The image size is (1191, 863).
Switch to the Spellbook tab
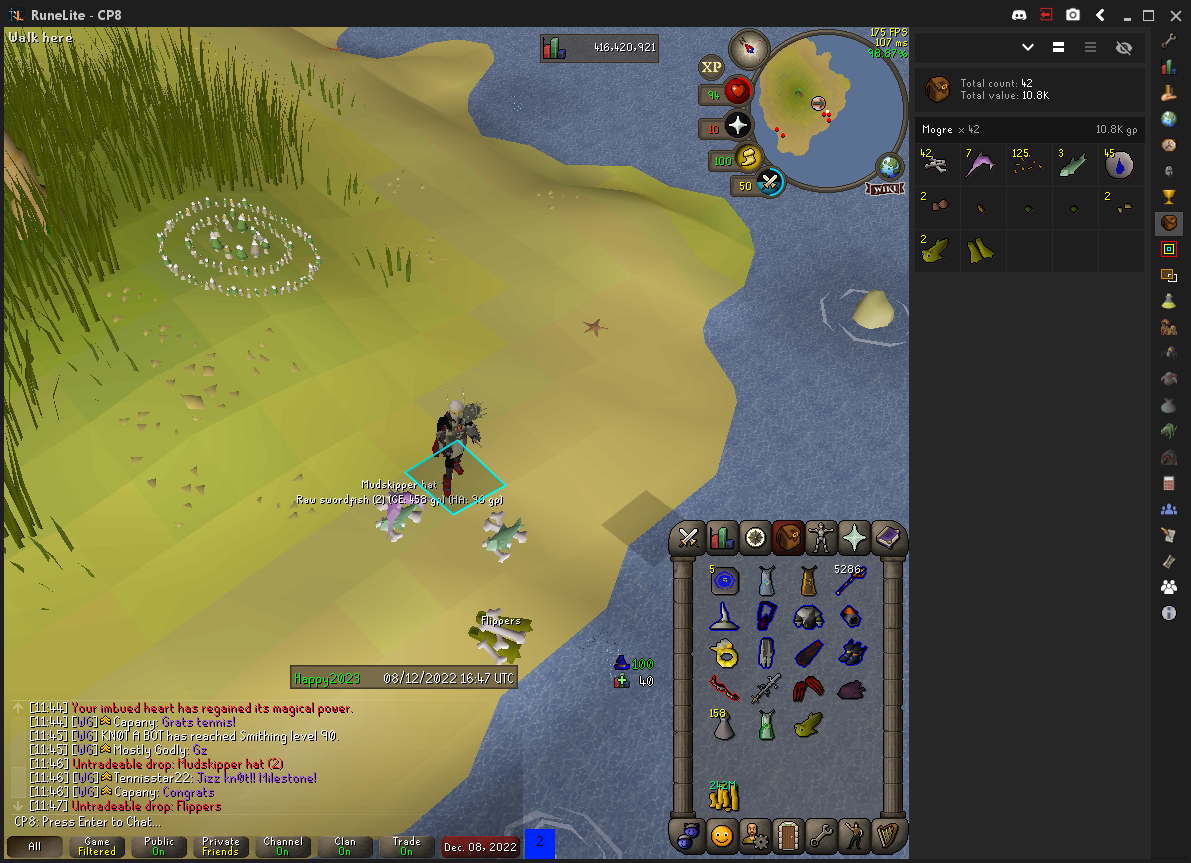click(x=888, y=538)
